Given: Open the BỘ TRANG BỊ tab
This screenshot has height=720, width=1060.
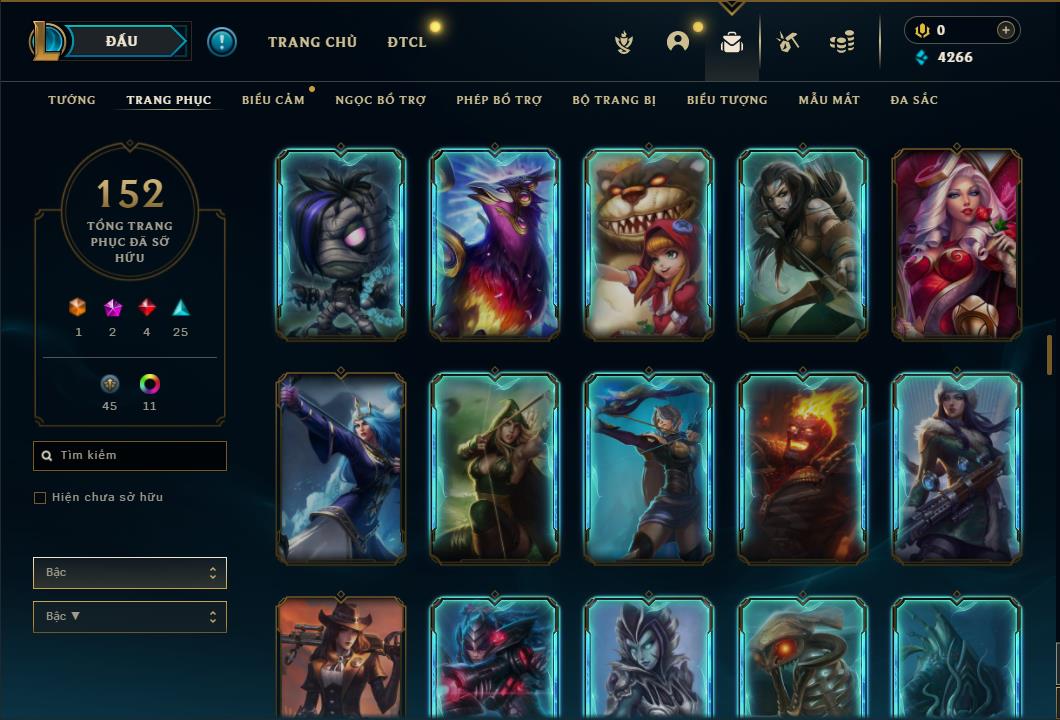Looking at the screenshot, I should pyautogui.click(x=614, y=100).
